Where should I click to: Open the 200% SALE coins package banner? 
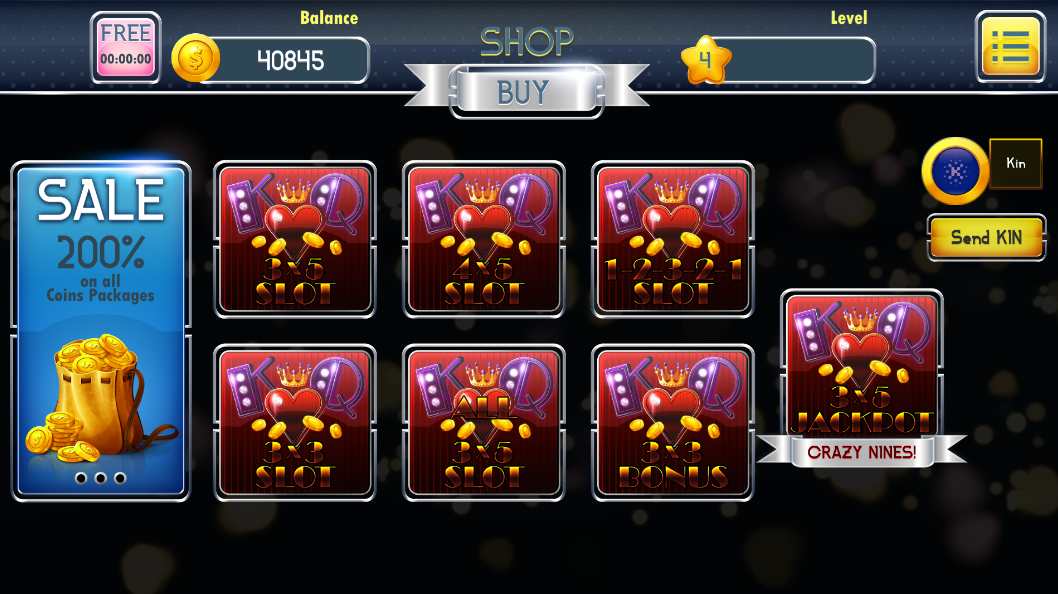pyautogui.click(x=100, y=330)
